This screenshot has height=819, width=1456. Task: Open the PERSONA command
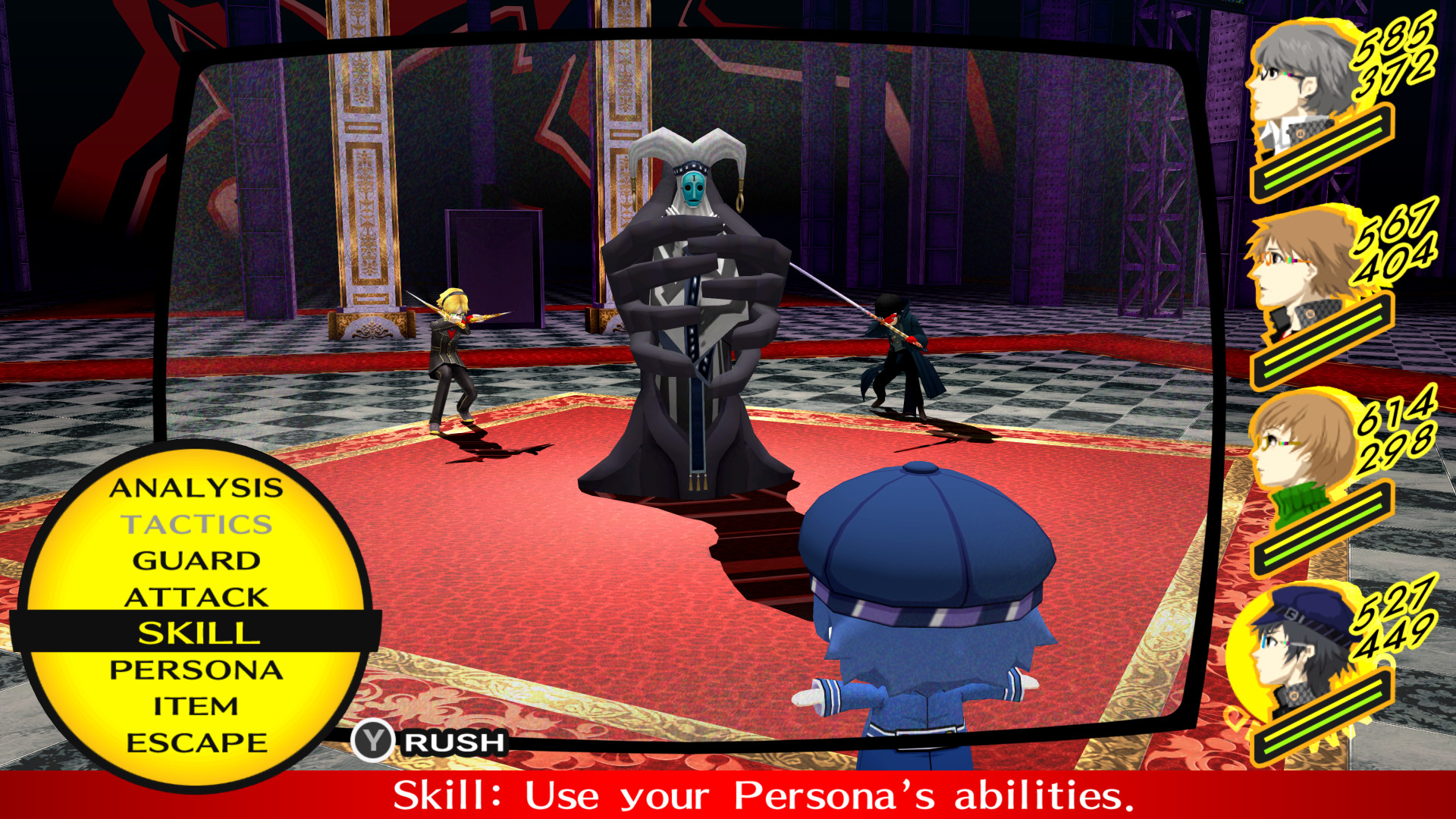(197, 670)
